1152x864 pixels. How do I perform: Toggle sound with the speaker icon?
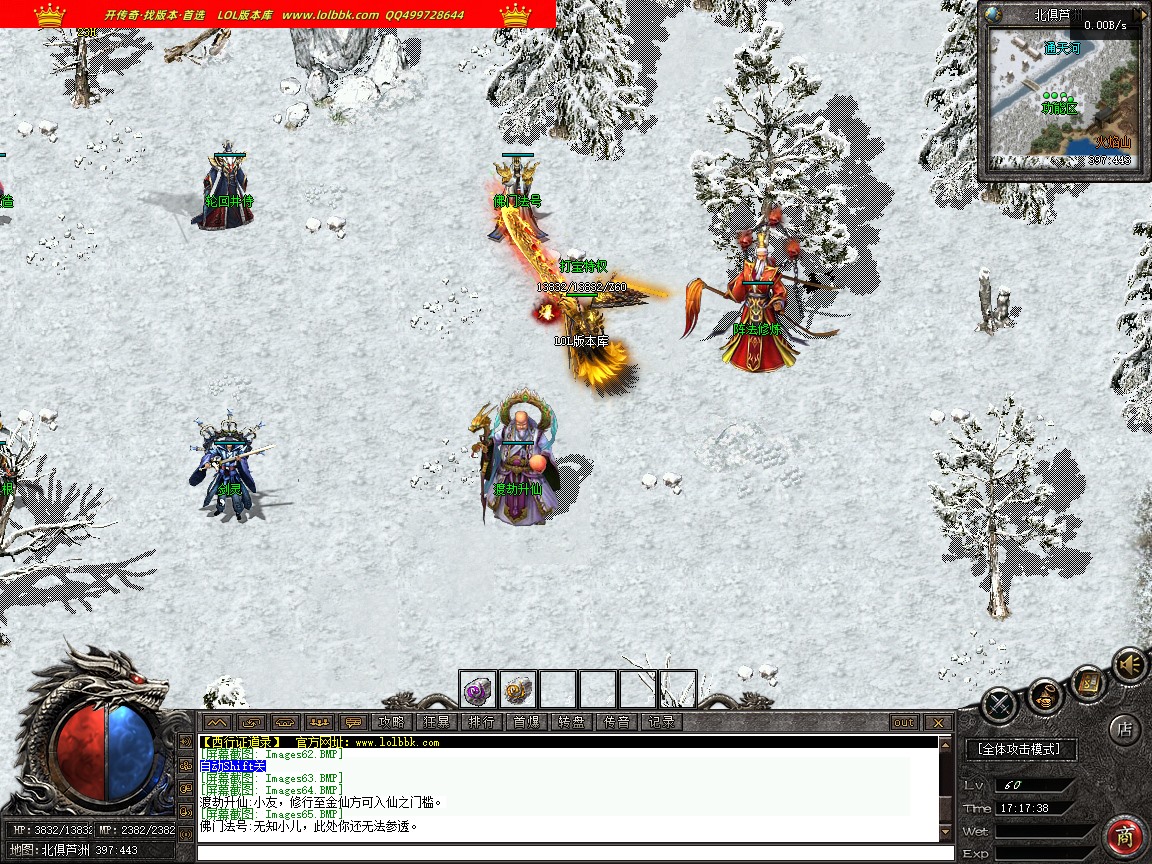[1129, 665]
